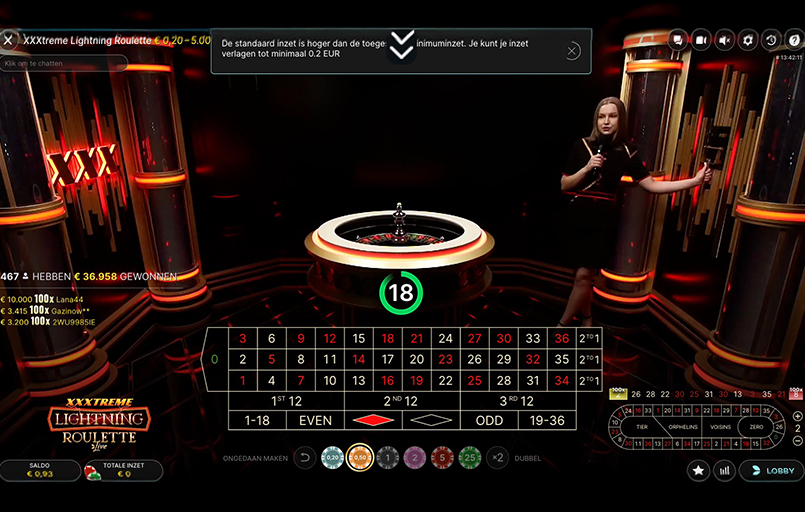Bet on the red diamond field

[373, 421]
